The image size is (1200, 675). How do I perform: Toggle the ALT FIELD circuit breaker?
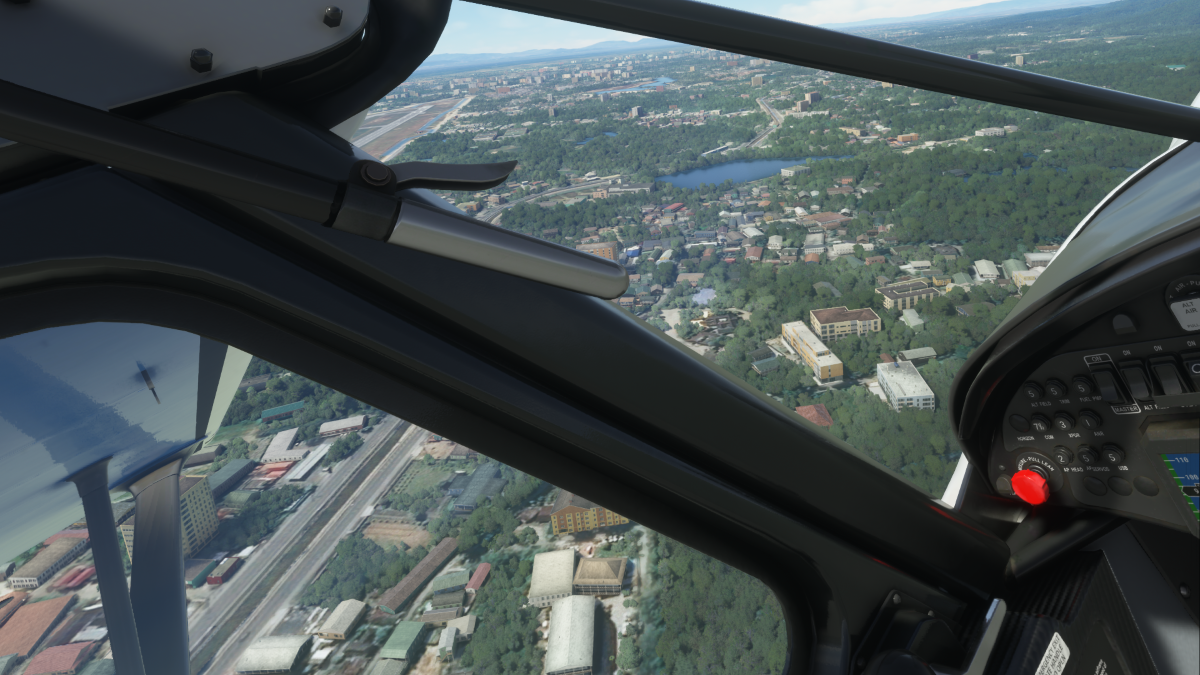click(1031, 393)
